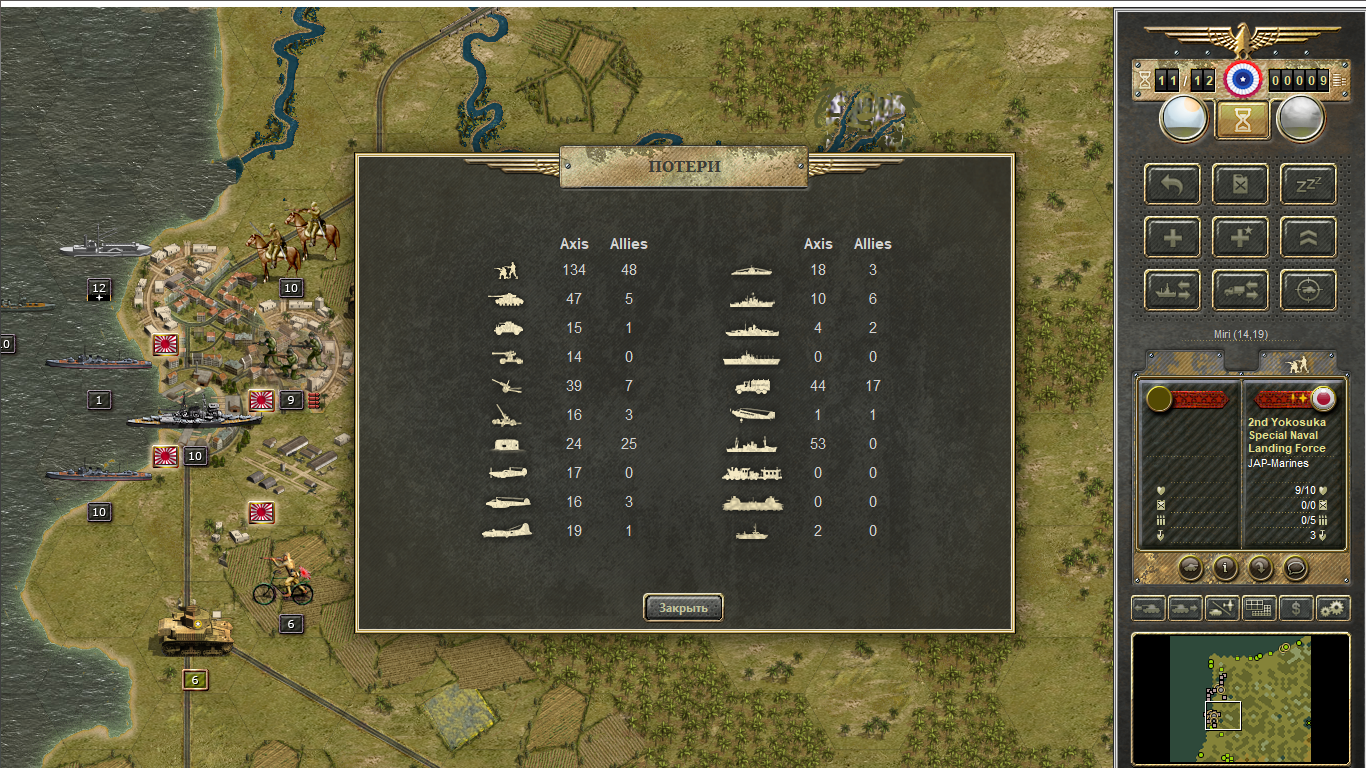1366x768 pixels.
Task: Upgrade the unit with the chevrons button
Action: 1308,238
